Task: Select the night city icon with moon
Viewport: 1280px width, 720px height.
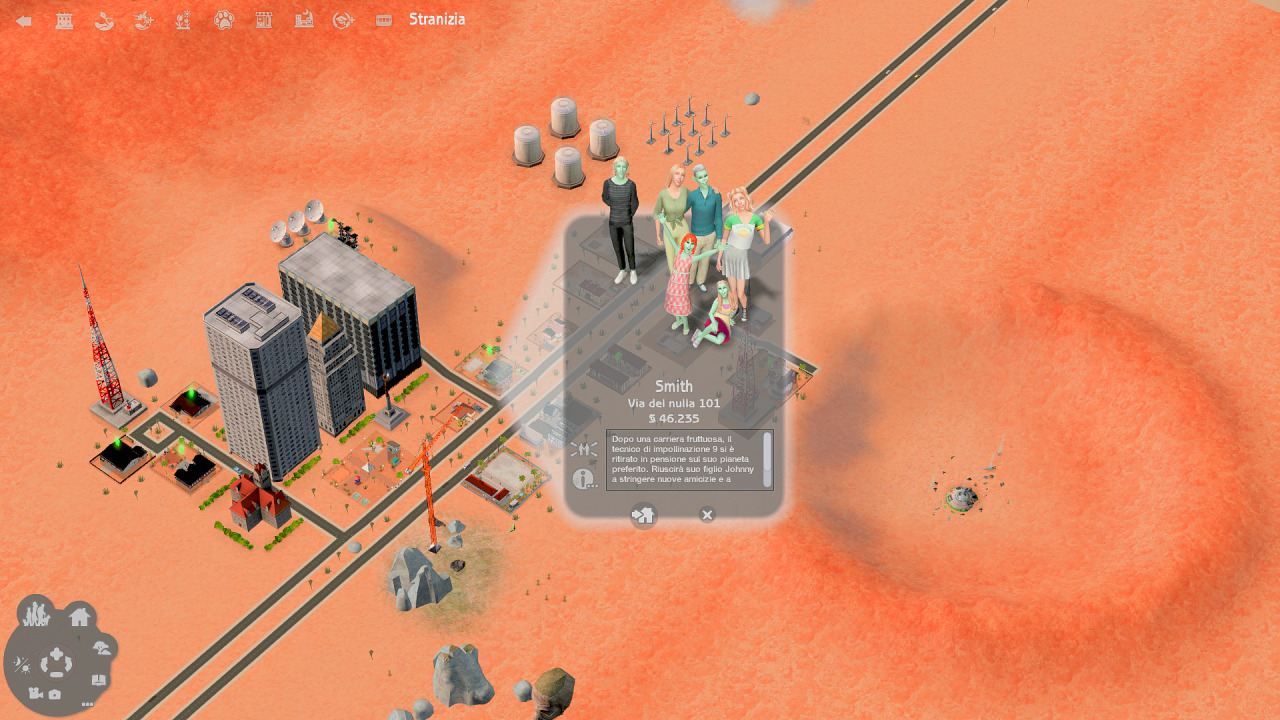Action: (x=303, y=20)
